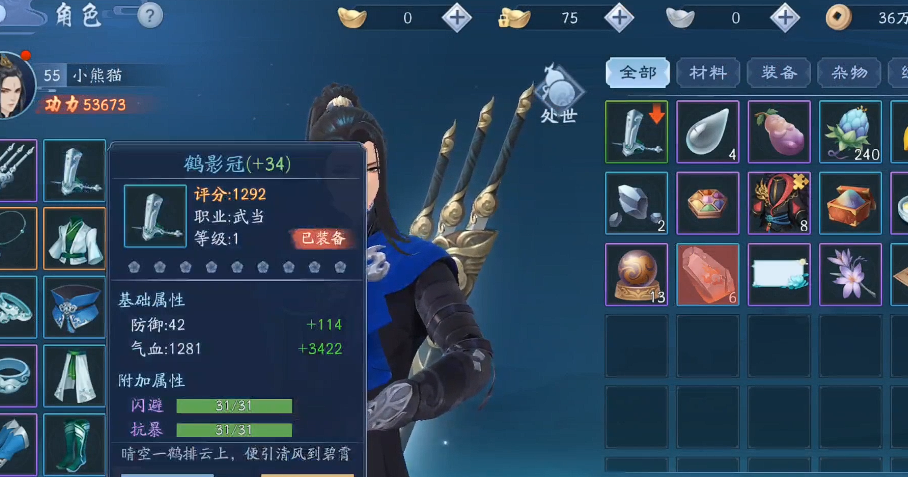Screen dimensions: 908x477
Task: Select the swirling orb item with count 13
Action: pos(637,274)
